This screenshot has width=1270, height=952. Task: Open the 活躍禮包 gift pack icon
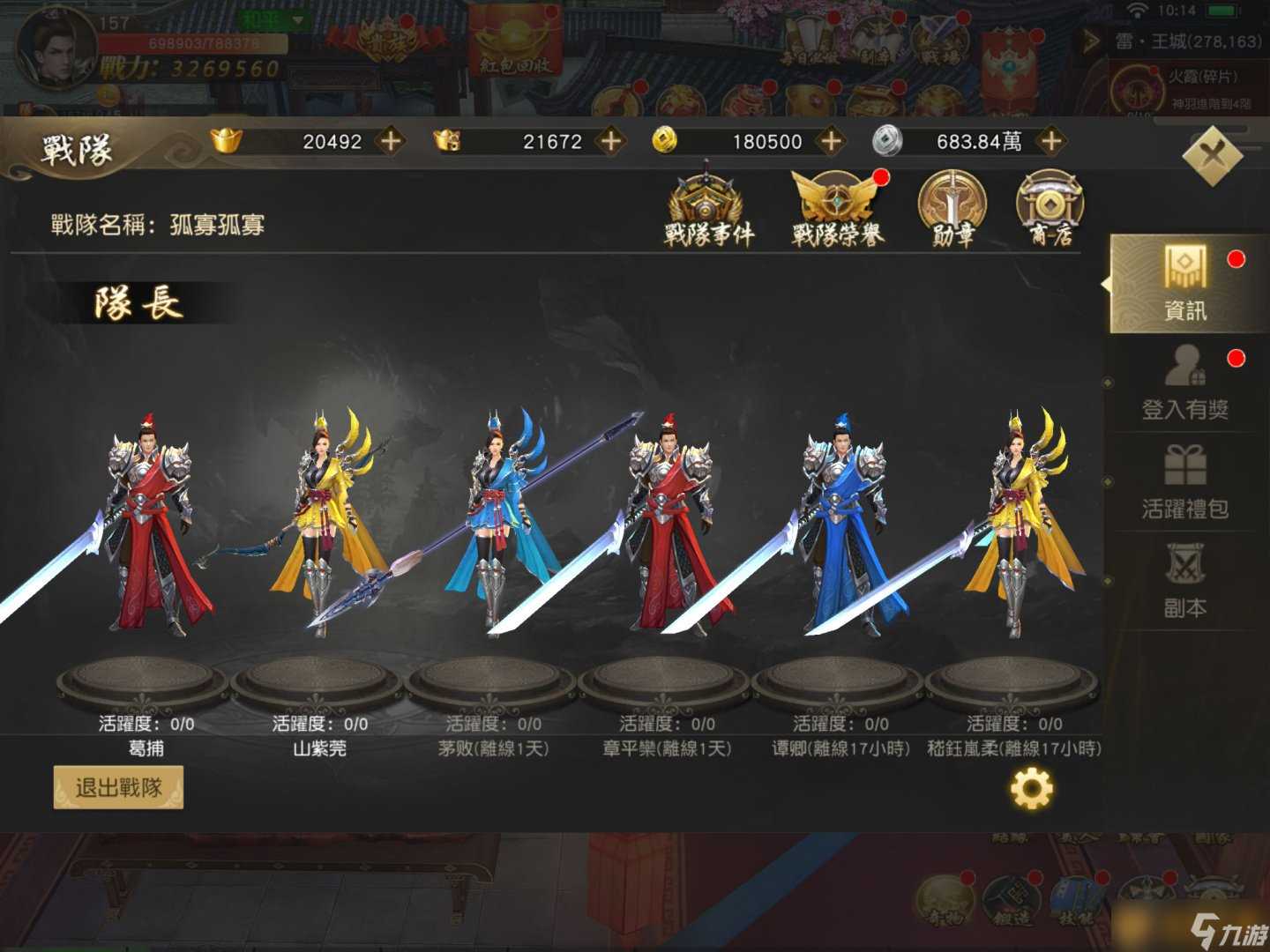1186,485
